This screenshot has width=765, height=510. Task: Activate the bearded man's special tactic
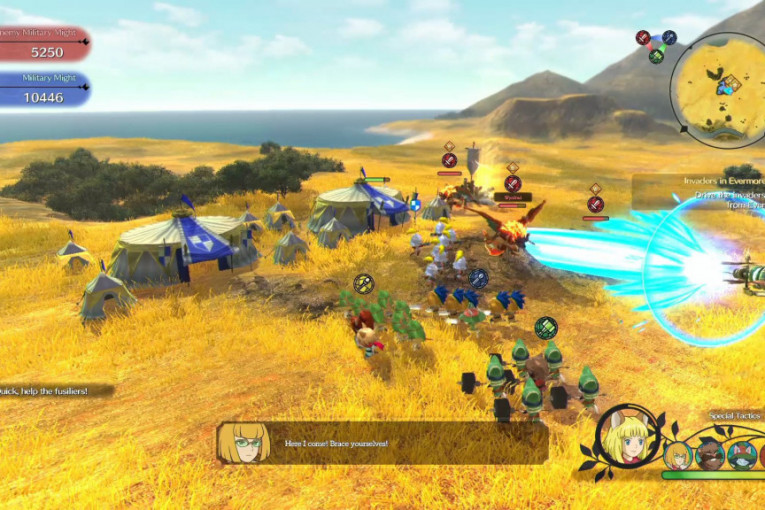[x=709, y=455]
